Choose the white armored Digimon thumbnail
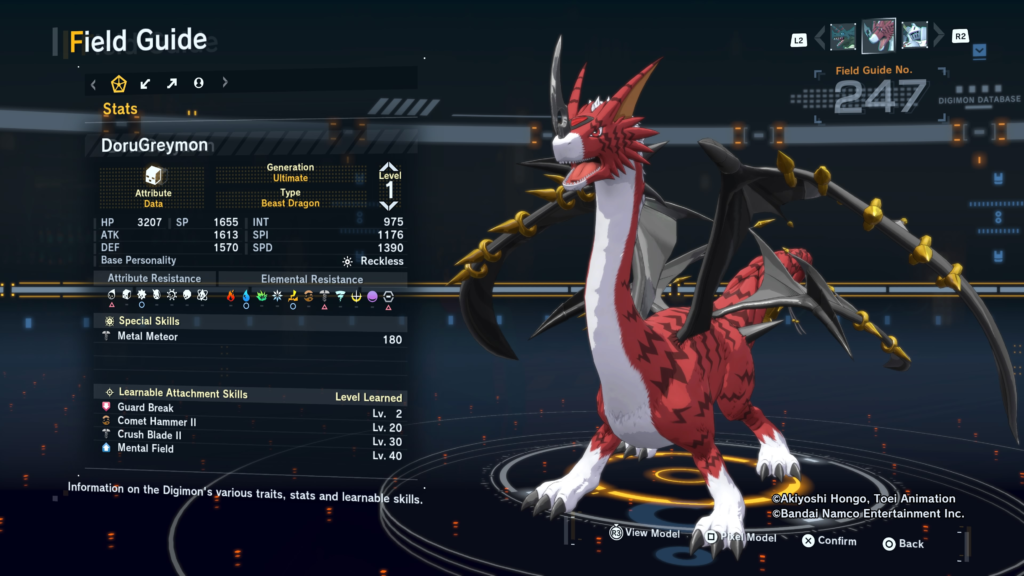The width and height of the screenshot is (1024, 576). 913,37
